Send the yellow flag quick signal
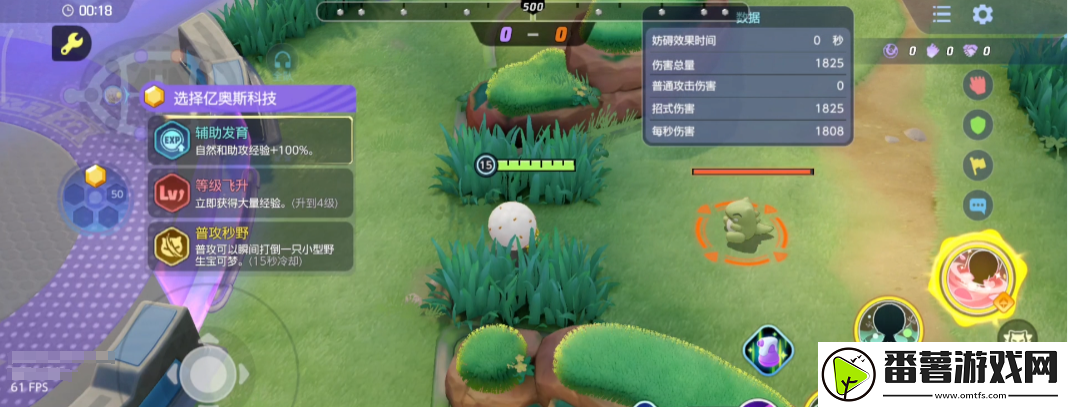 click(x=977, y=166)
